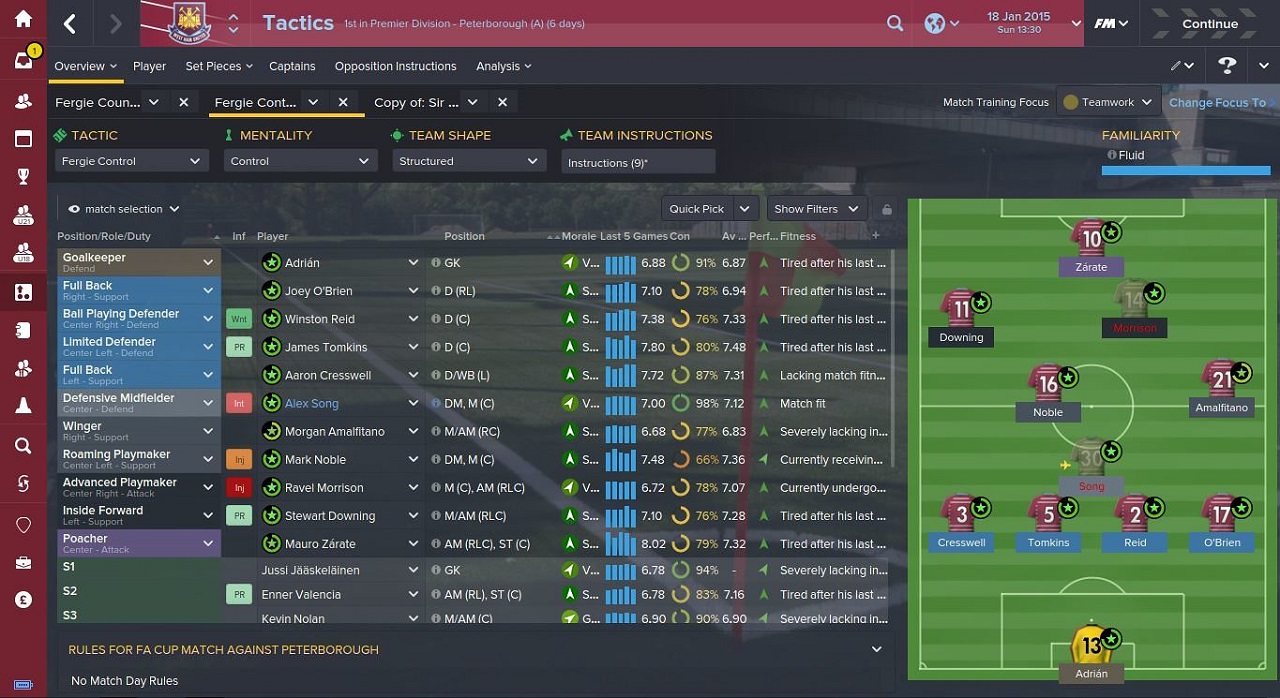Image resolution: width=1280 pixels, height=698 pixels.
Task: Click Zárate's shirt on the pitch
Action: [x=1090, y=239]
